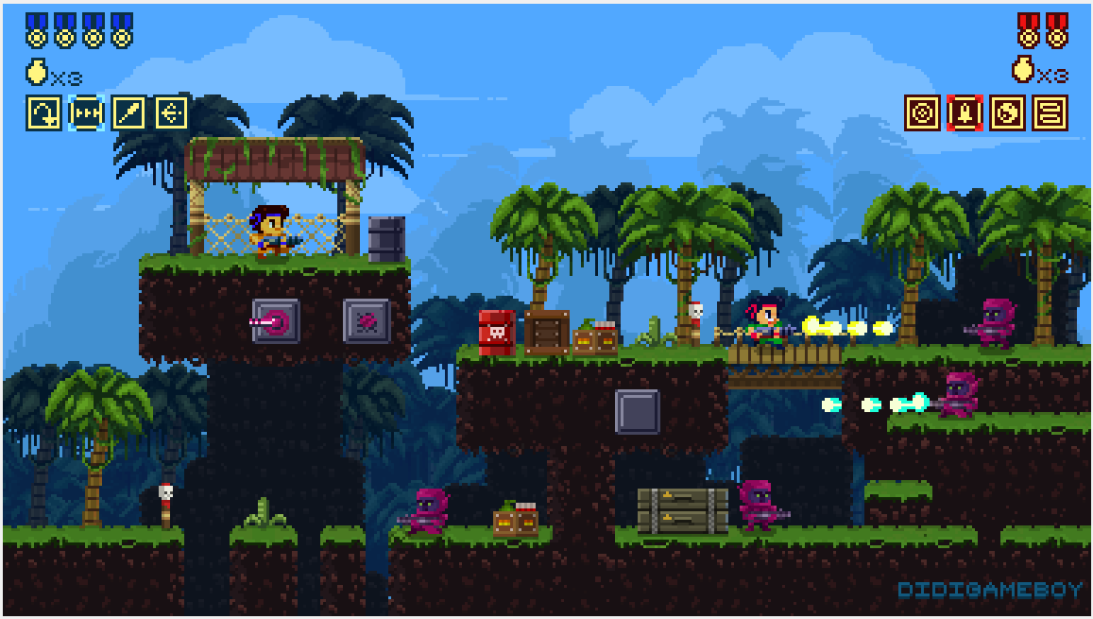
Task: Choose the highlighted triple-arrow weapon slot
Action: pos(87,113)
